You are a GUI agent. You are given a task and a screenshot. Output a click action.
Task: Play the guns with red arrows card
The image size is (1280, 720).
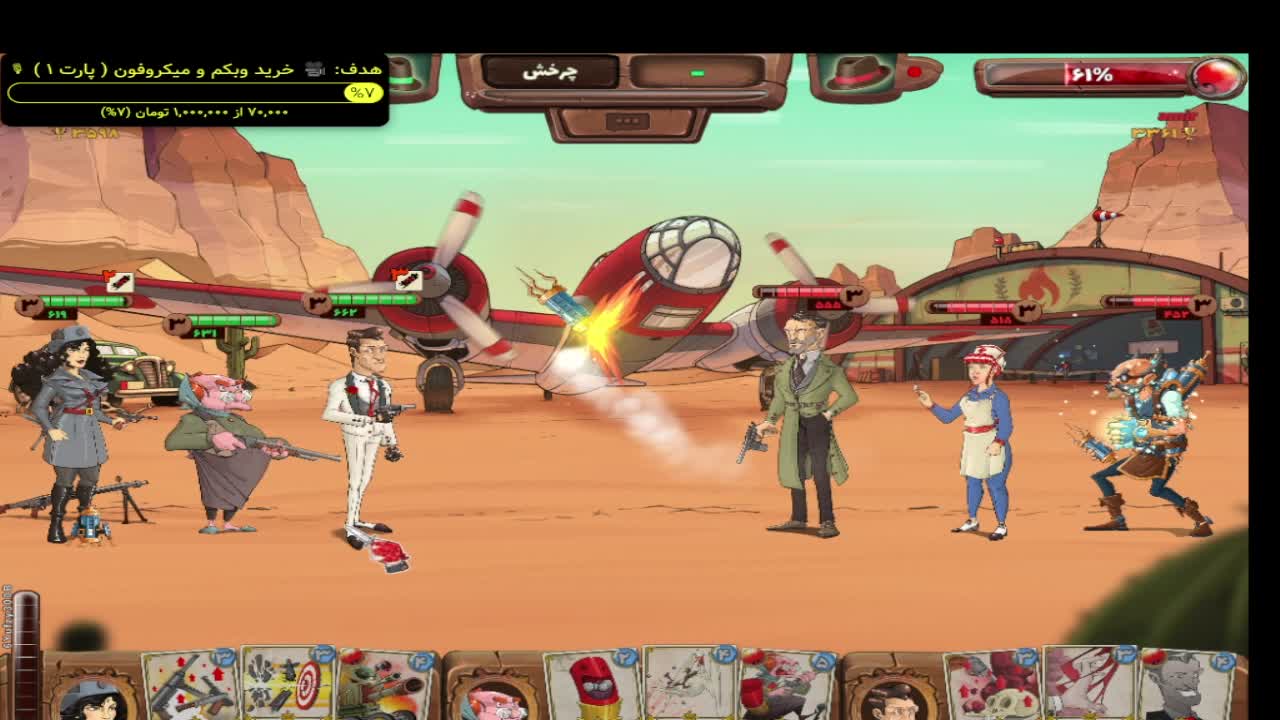tap(190, 687)
